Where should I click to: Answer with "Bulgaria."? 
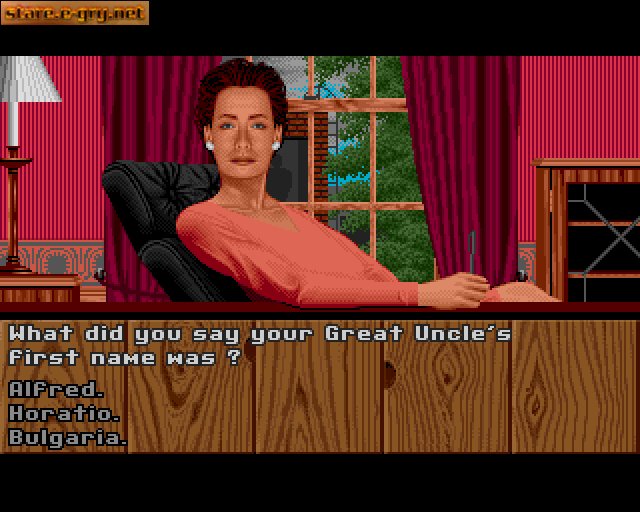[x=68, y=437]
